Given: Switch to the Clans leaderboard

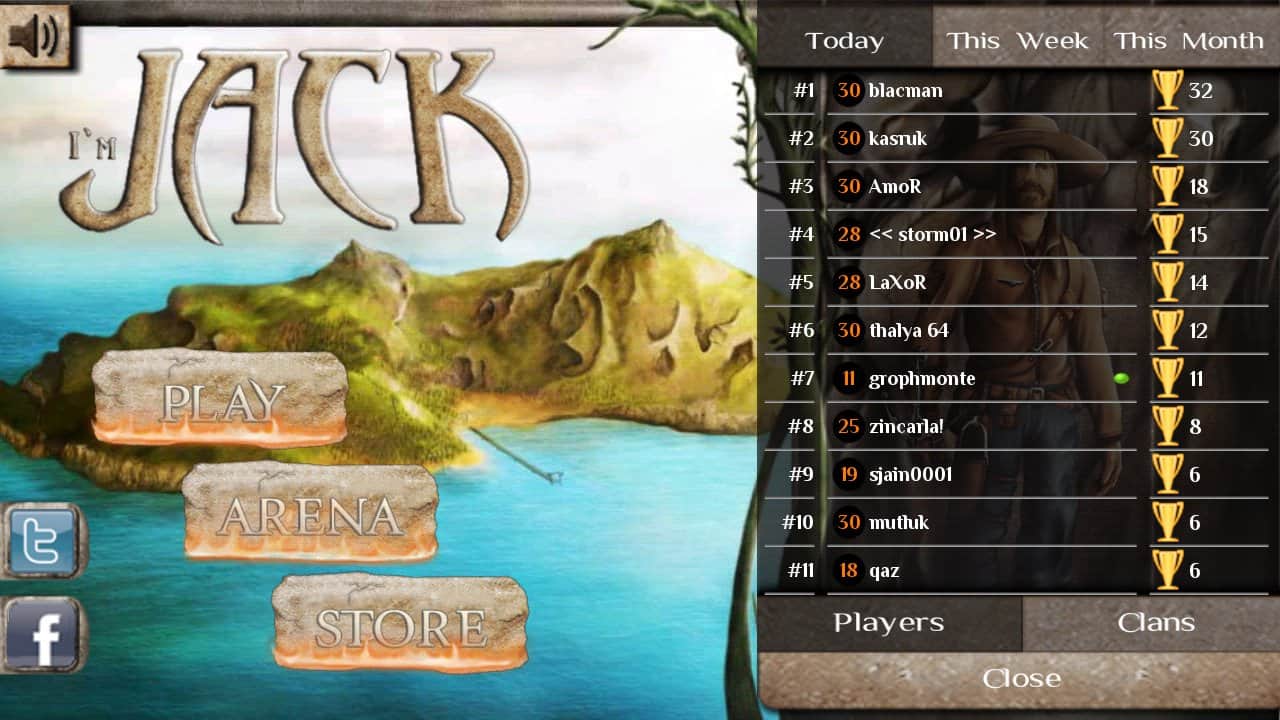Looking at the screenshot, I should click(1156, 623).
